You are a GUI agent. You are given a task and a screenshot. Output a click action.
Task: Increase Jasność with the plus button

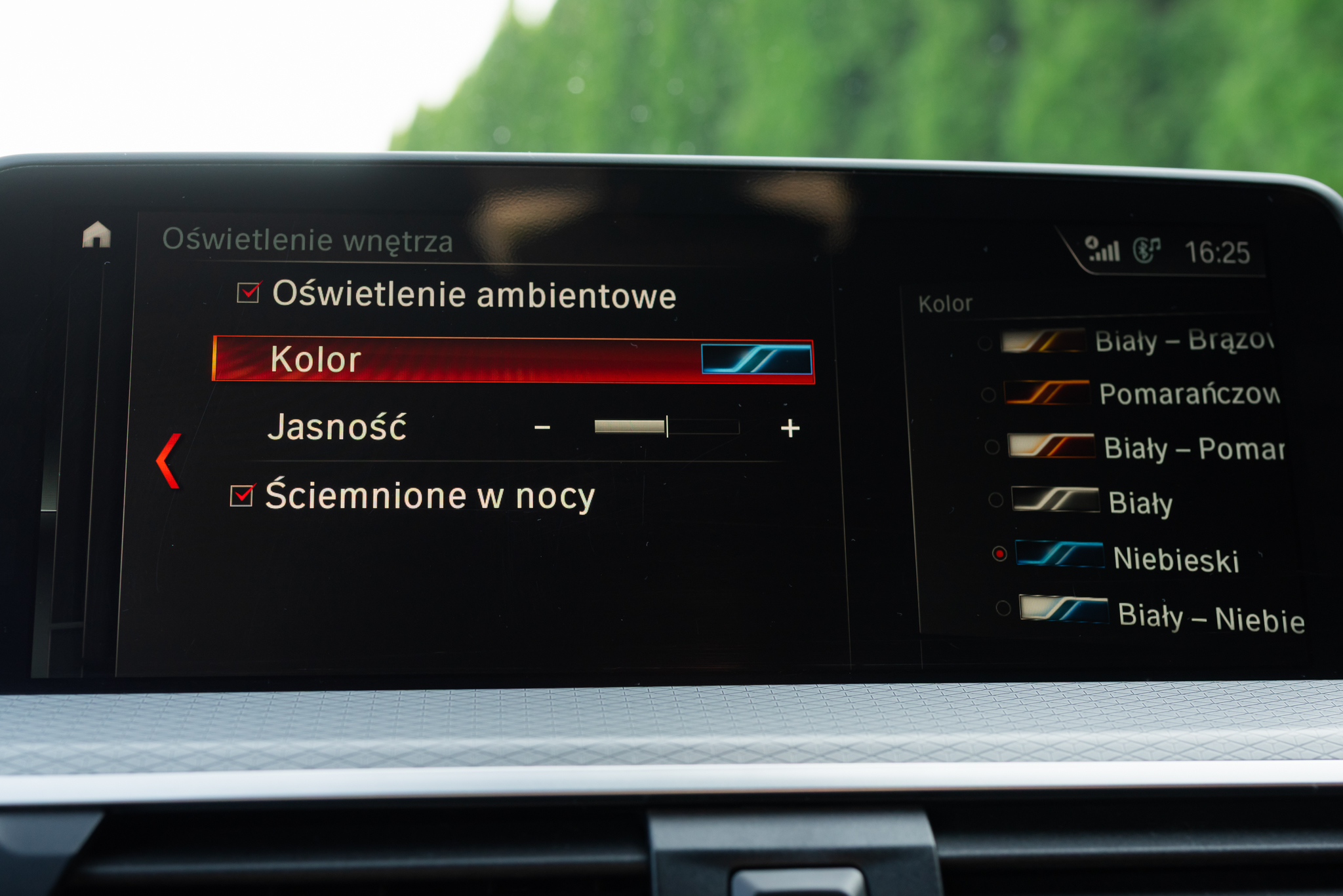(790, 428)
